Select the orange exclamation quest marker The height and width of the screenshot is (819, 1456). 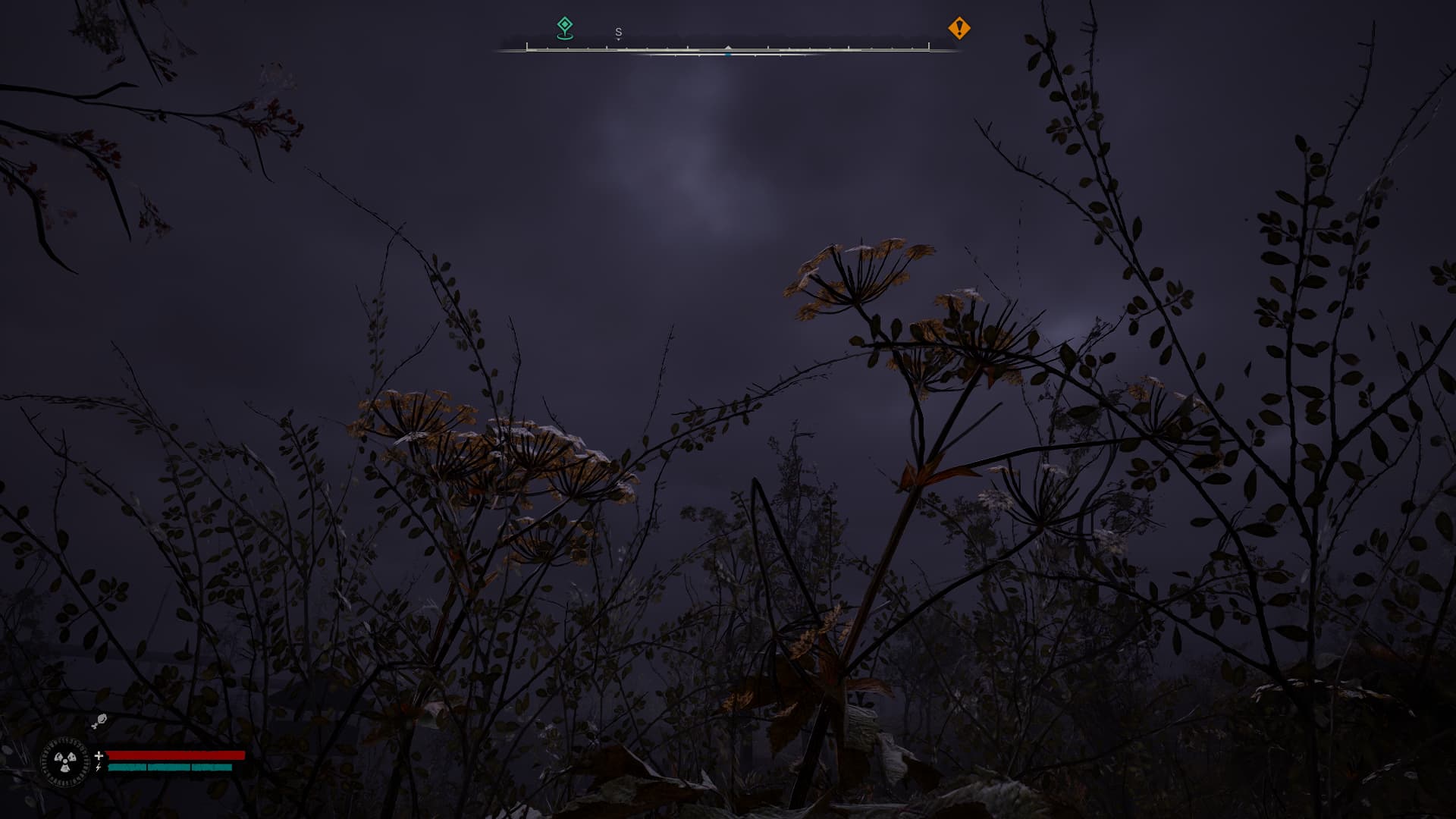point(959,28)
